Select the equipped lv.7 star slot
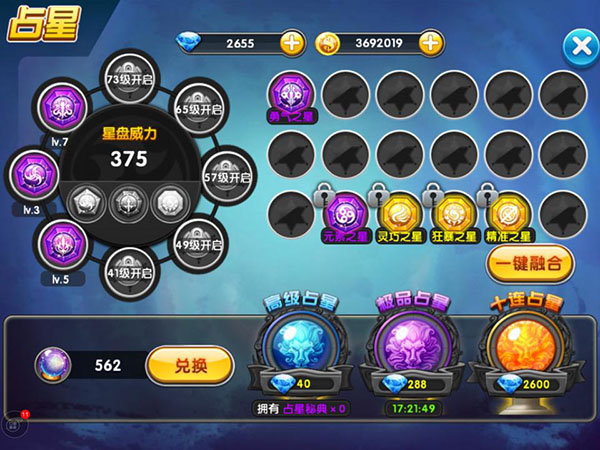The width and height of the screenshot is (600, 450). [x=57, y=108]
